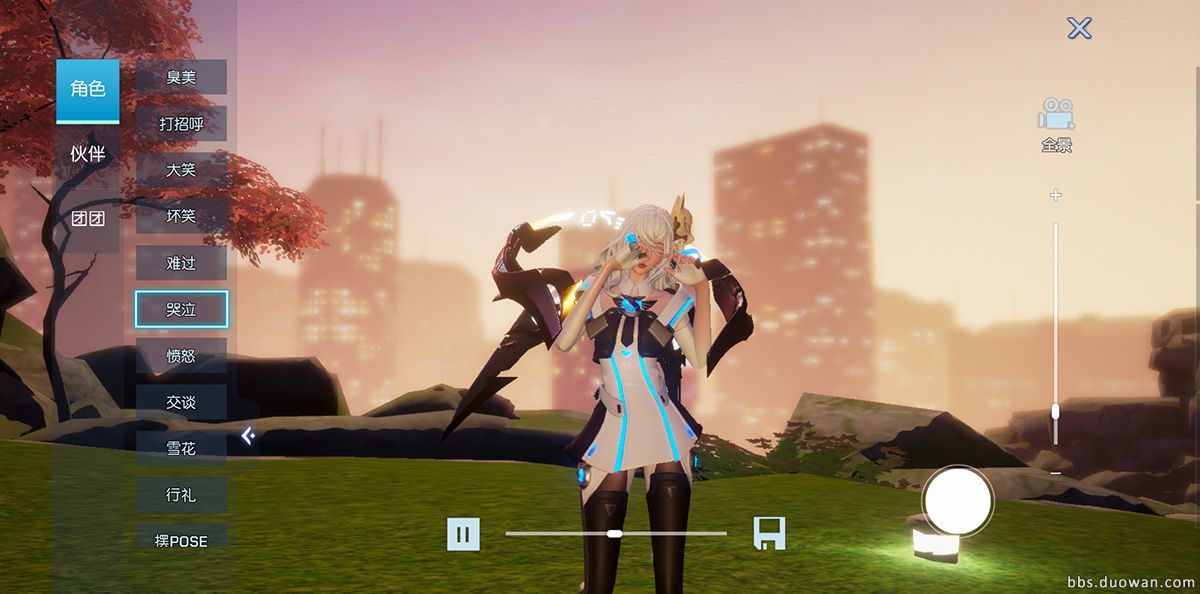Select the 雪花 emote
This screenshot has height=594, width=1200.
[x=181, y=448]
